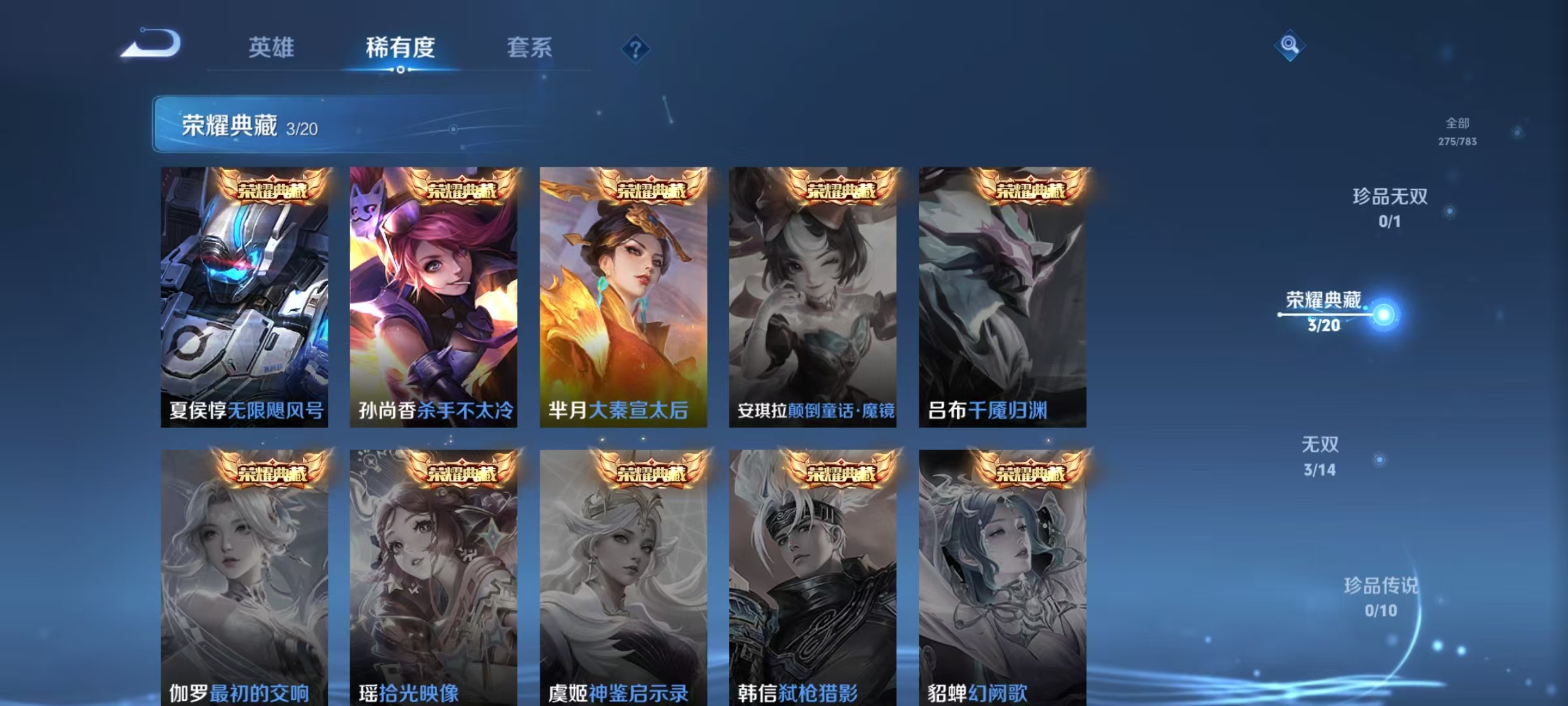Screen dimensions: 1568x706
Task: Switch to the 套系 tab
Action: pyautogui.click(x=531, y=47)
